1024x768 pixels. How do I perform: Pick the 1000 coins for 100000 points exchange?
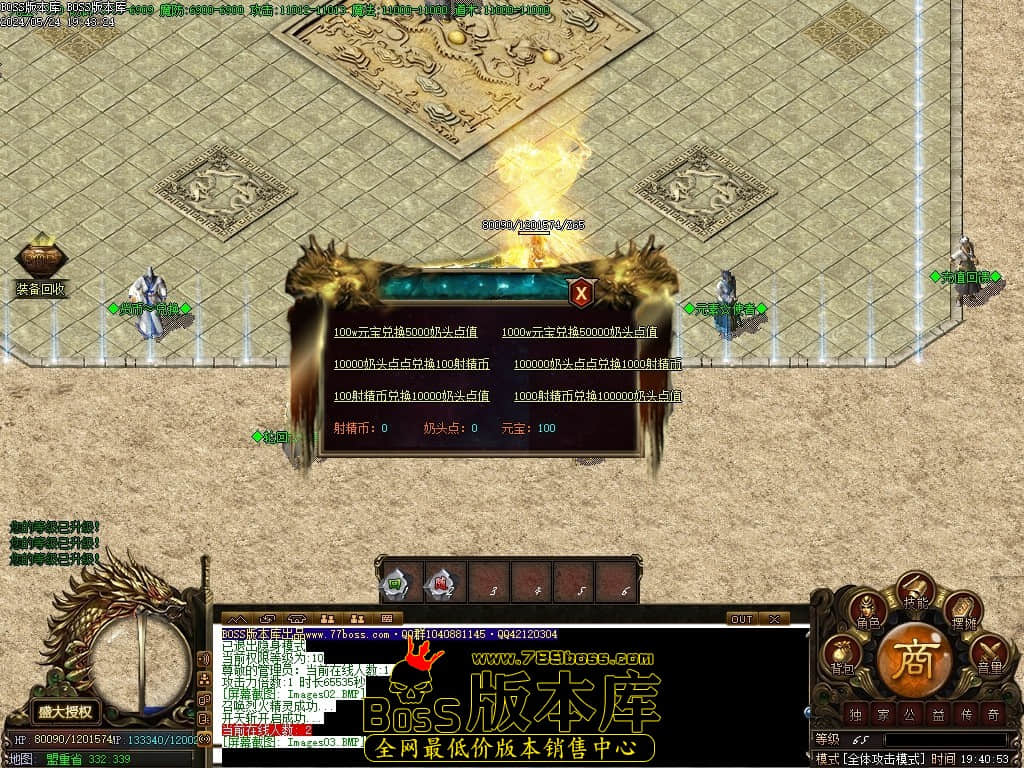[597, 396]
